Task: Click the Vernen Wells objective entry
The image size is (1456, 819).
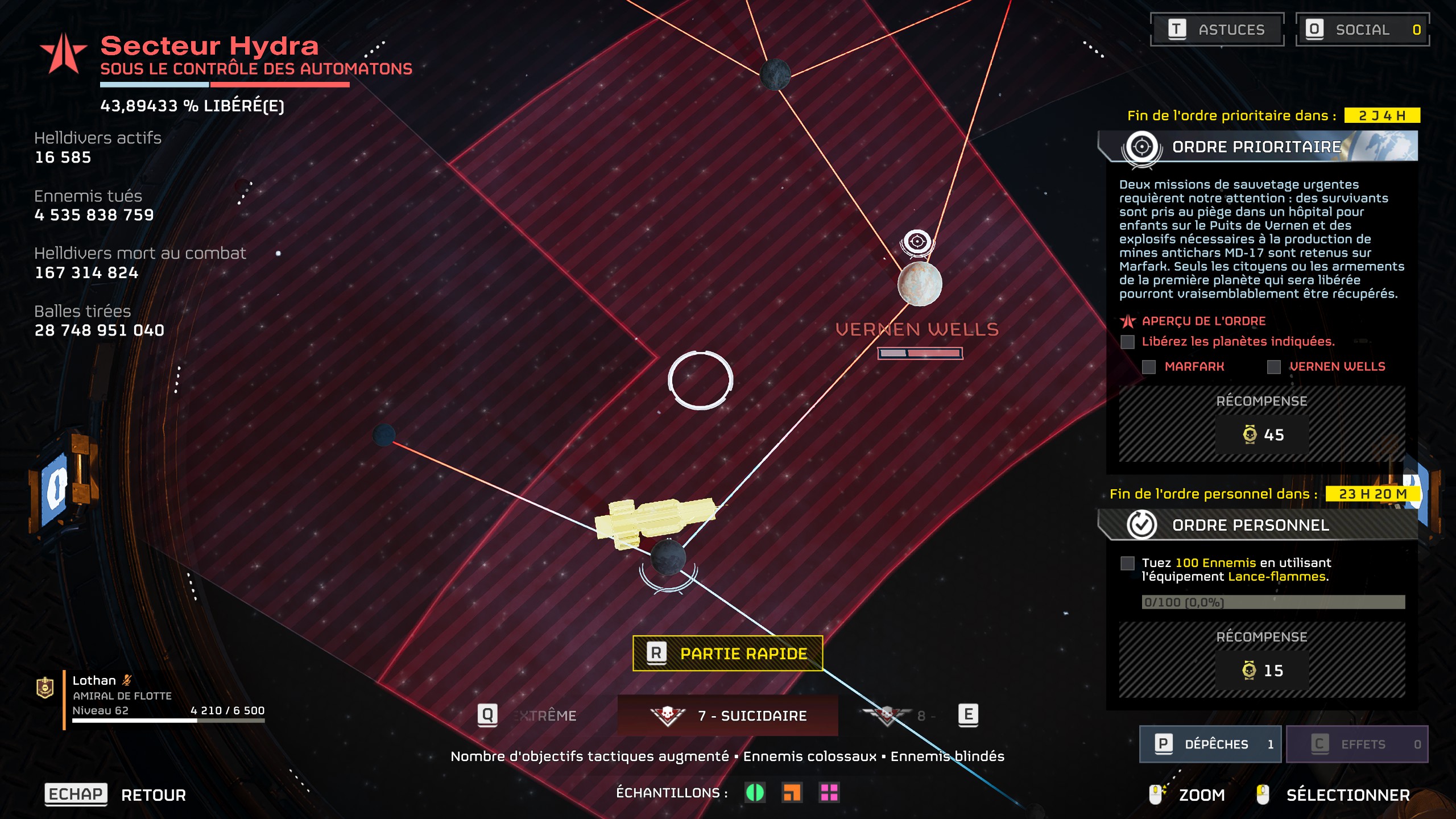Action: click(x=1337, y=367)
